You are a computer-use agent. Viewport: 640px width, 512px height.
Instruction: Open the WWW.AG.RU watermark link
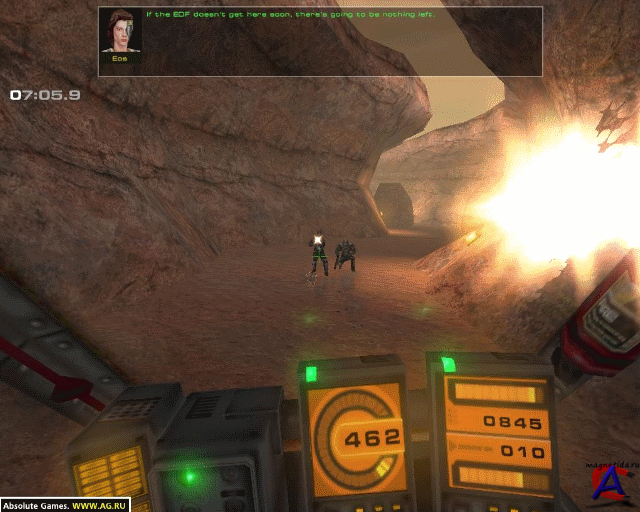(98, 505)
